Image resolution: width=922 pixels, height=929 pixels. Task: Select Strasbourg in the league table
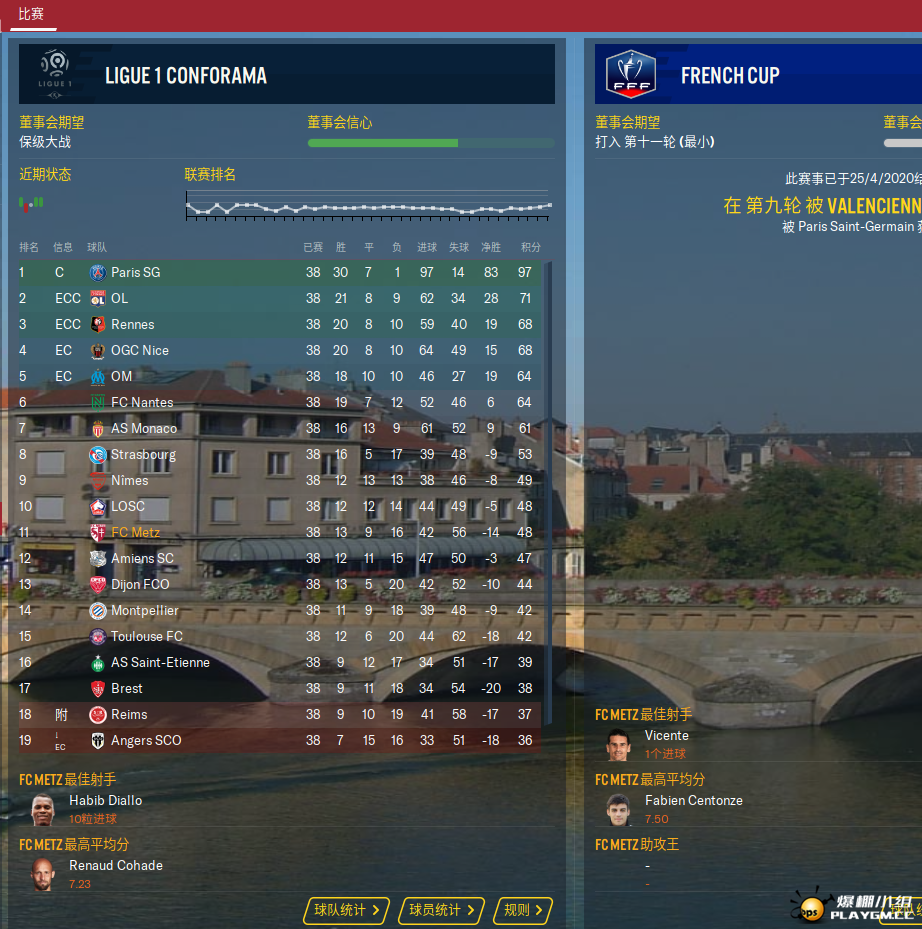click(143, 454)
